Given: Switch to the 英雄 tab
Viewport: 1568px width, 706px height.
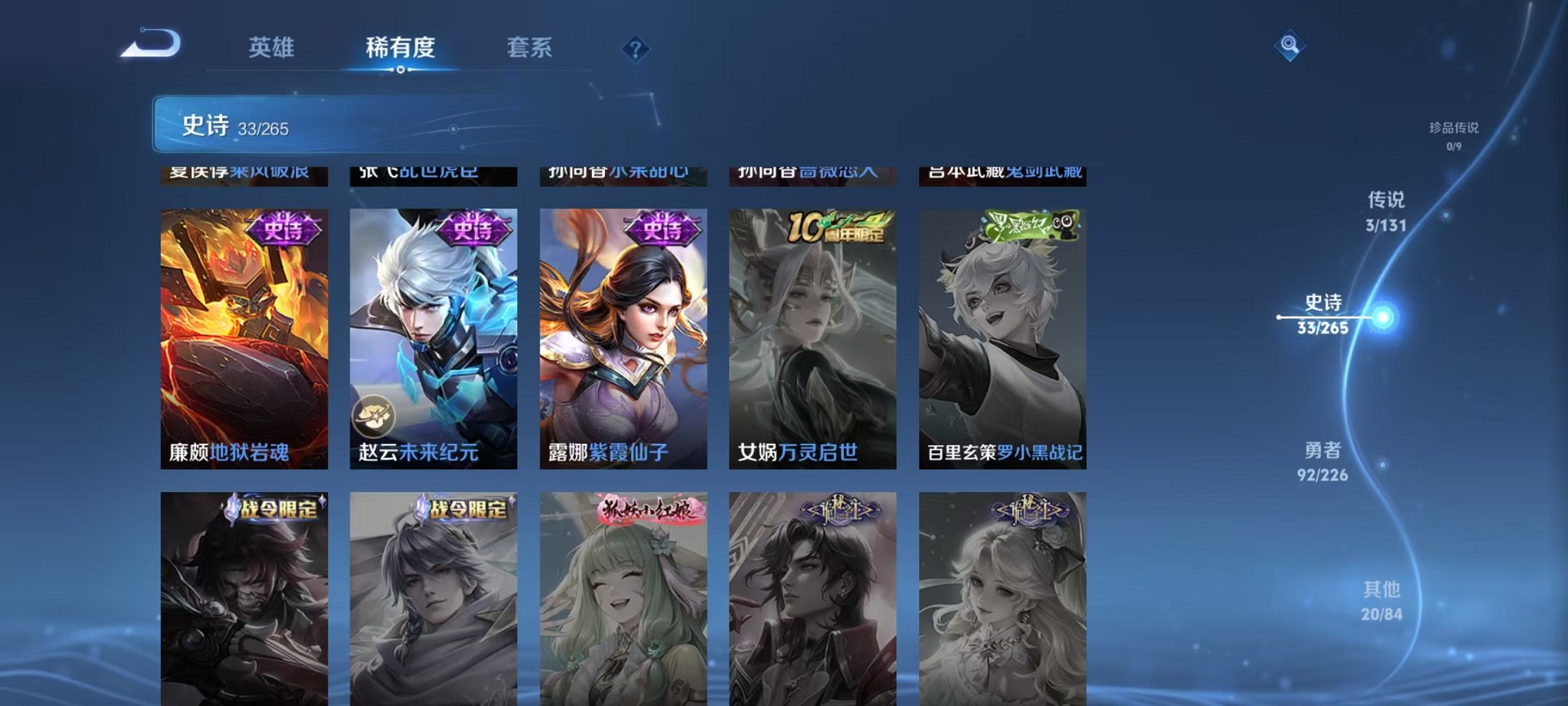Looking at the screenshot, I should coord(270,48).
